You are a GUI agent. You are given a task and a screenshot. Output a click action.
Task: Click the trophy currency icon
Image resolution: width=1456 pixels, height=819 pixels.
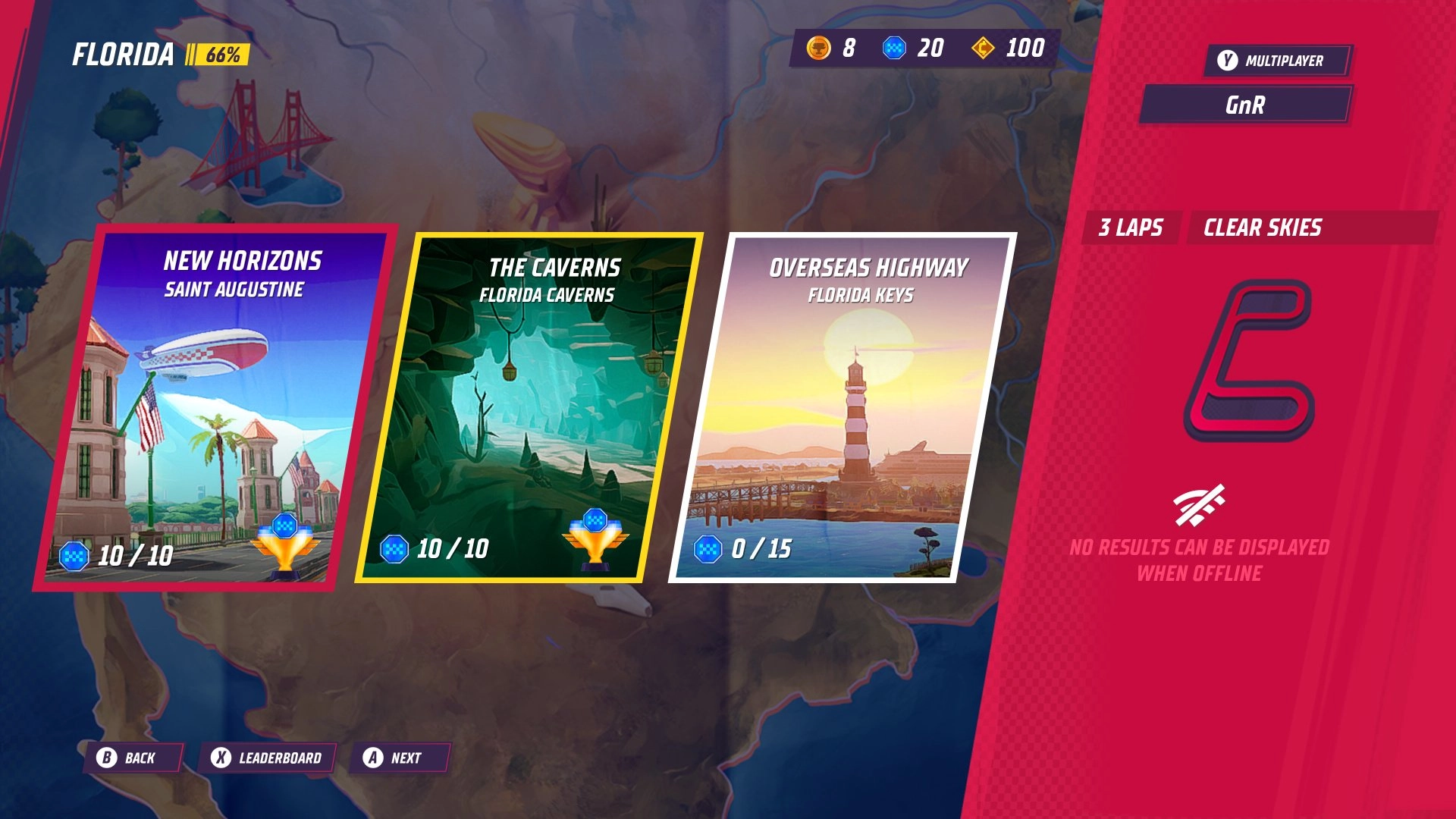[821, 49]
